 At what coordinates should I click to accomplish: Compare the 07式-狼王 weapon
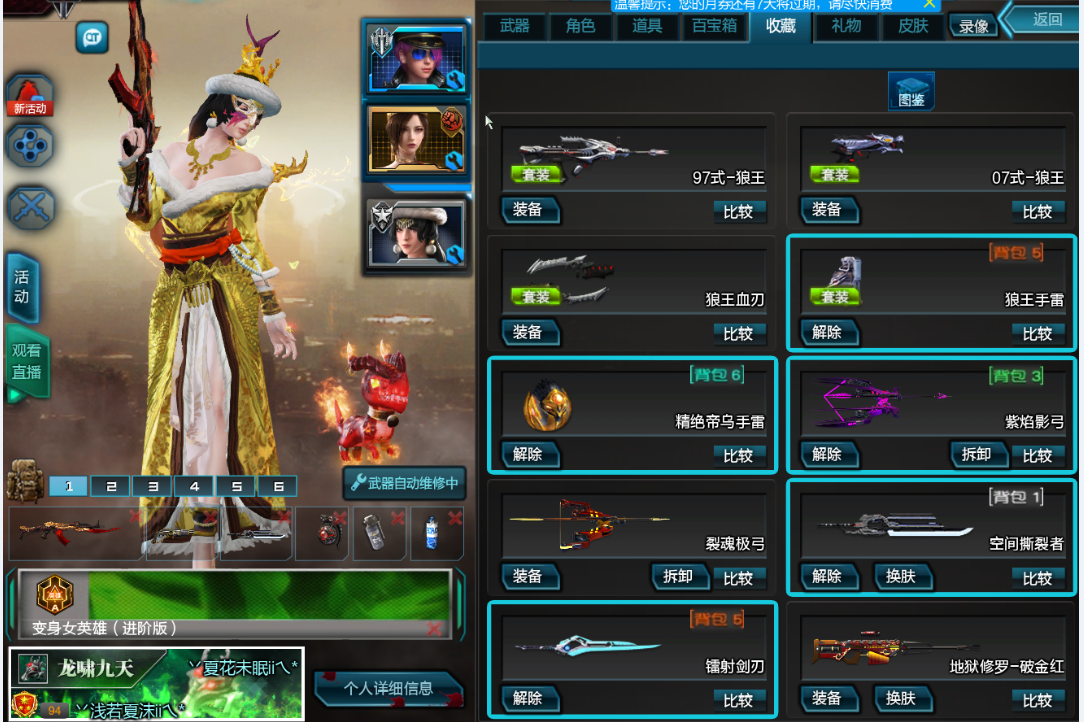pyautogui.click(x=1037, y=211)
